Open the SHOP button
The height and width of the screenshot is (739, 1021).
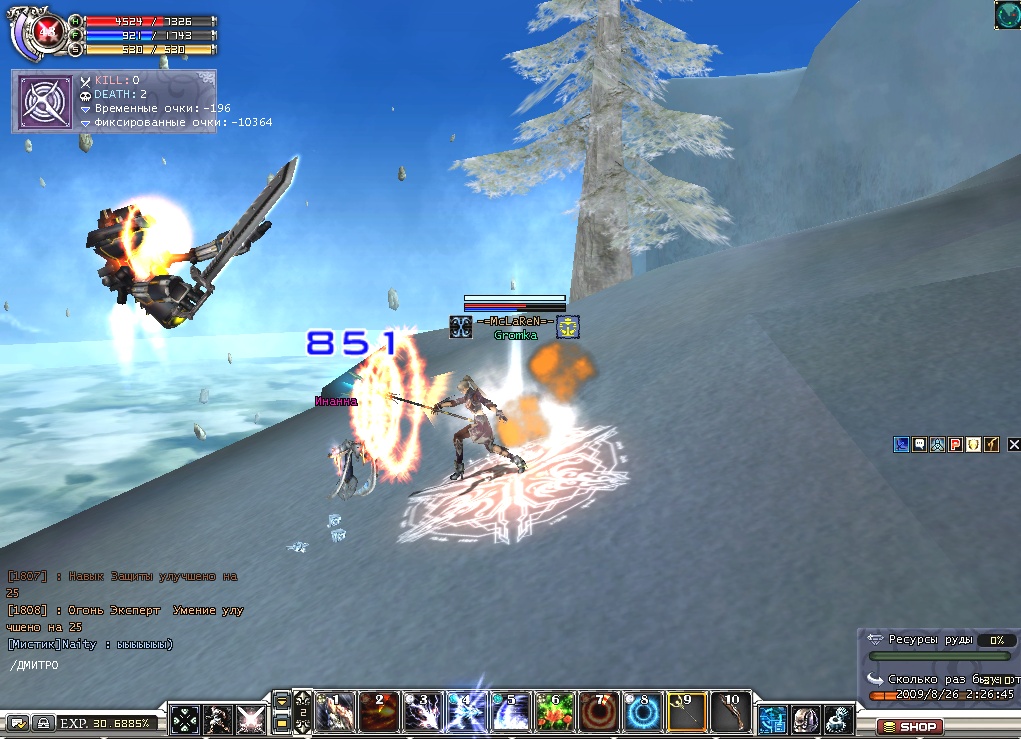[909, 727]
